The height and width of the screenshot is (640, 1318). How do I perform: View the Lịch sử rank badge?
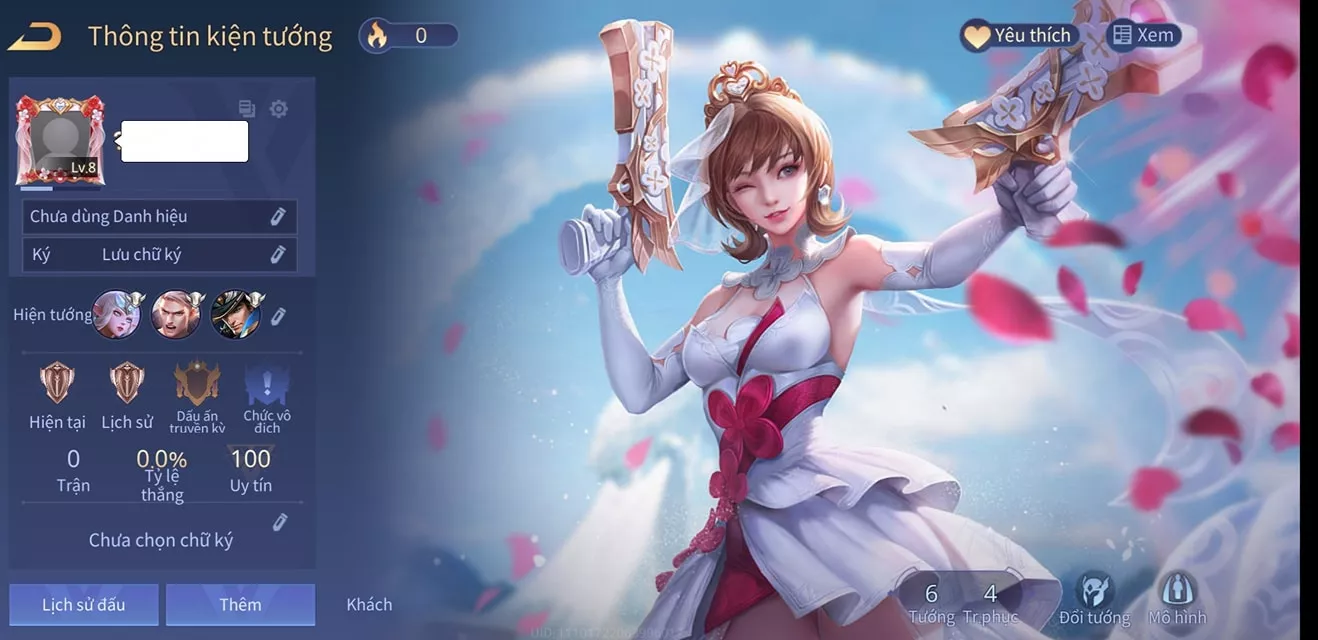pos(127,384)
